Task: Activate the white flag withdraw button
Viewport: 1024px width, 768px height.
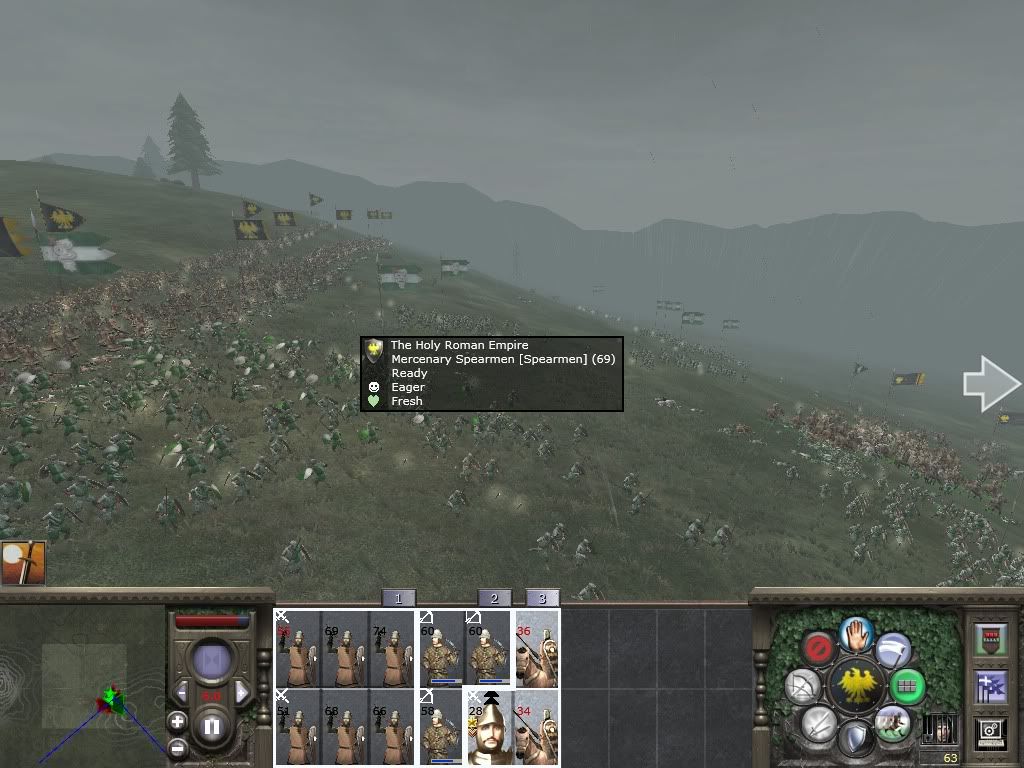Action: pyautogui.click(x=892, y=650)
